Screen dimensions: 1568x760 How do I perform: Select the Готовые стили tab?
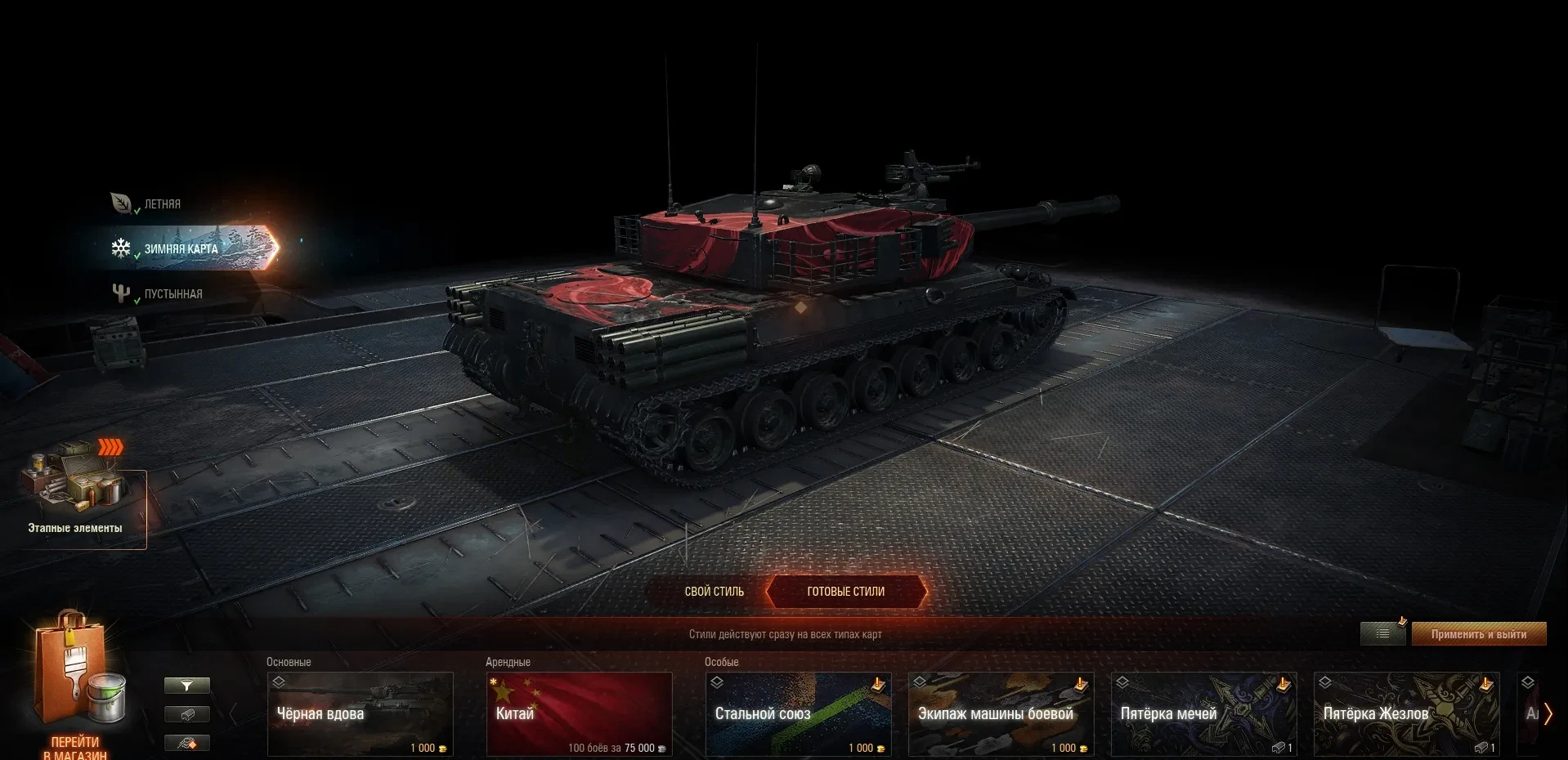pos(846,592)
